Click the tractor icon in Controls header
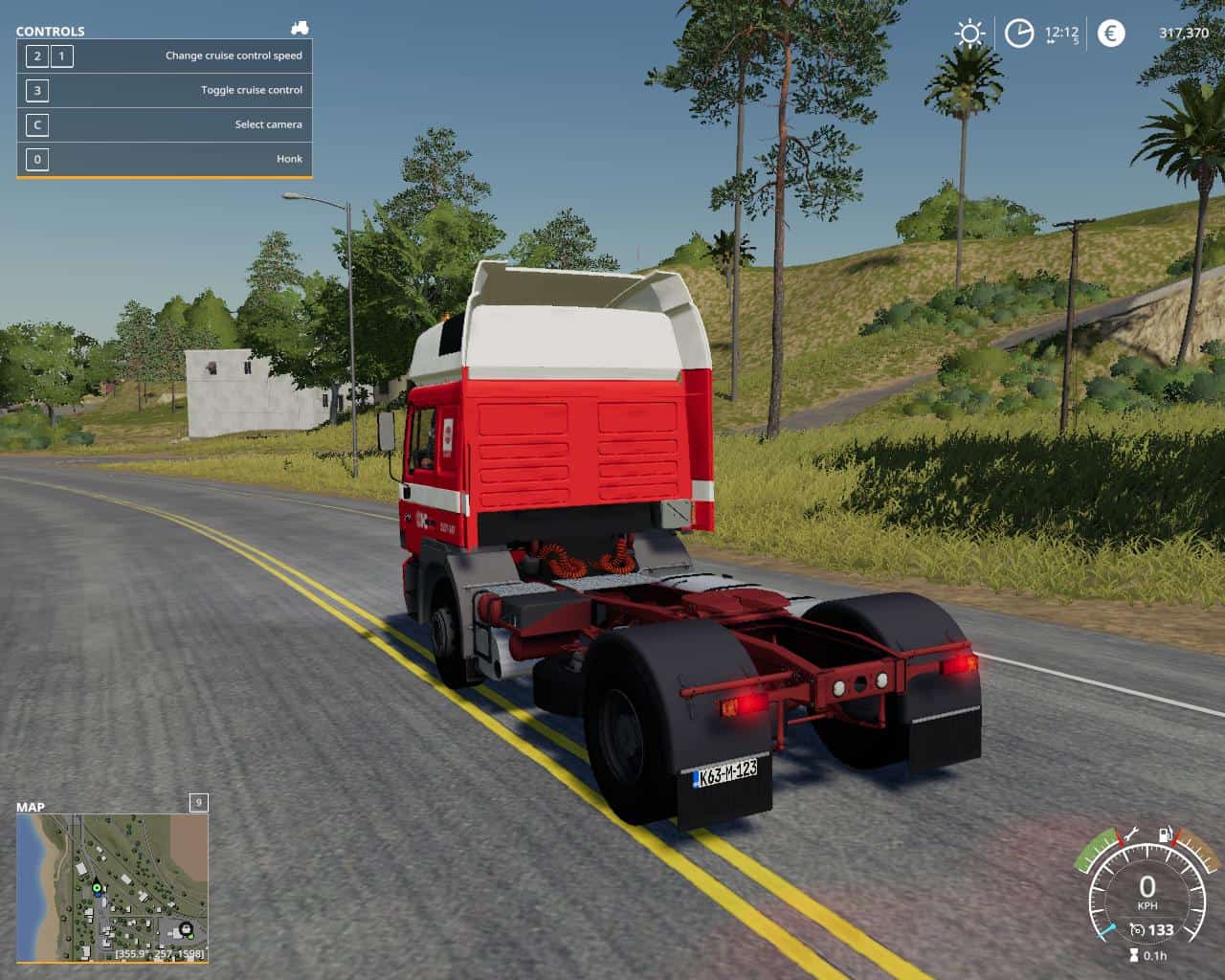This screenshot has width=1225, height=980. point(300,29)
